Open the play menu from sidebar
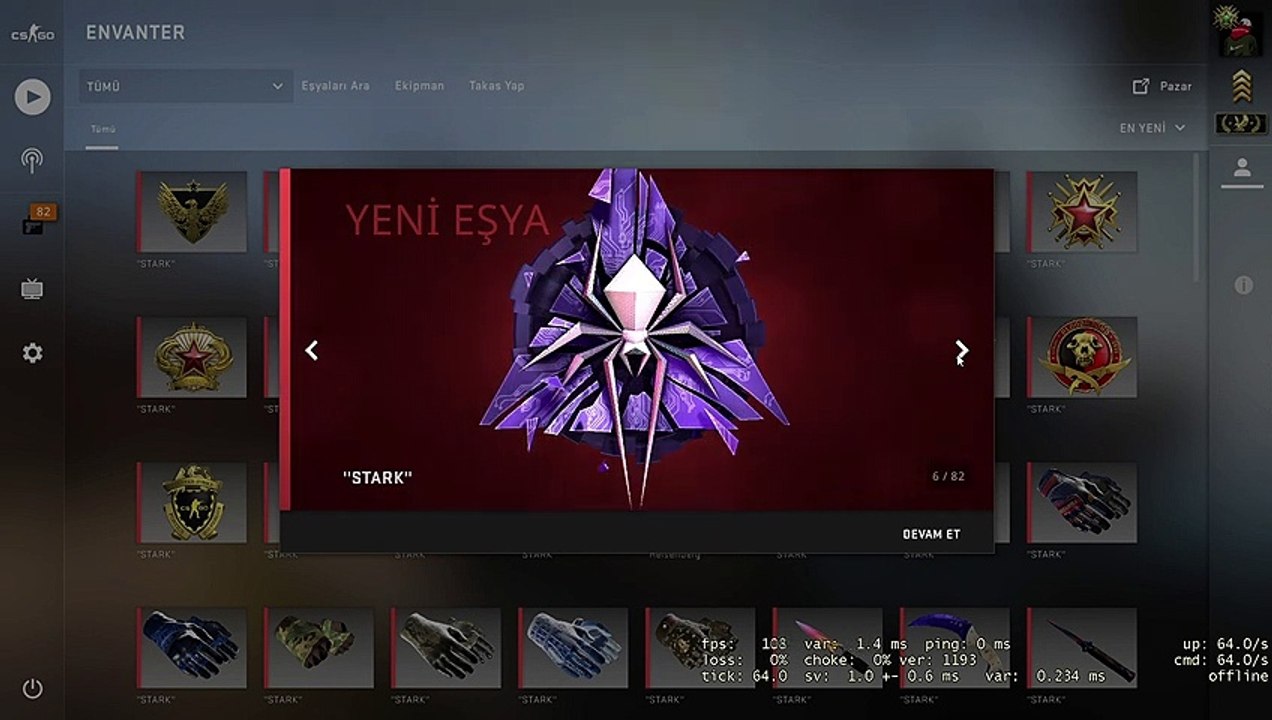1272x720 pixels. (x=32, y=96)
